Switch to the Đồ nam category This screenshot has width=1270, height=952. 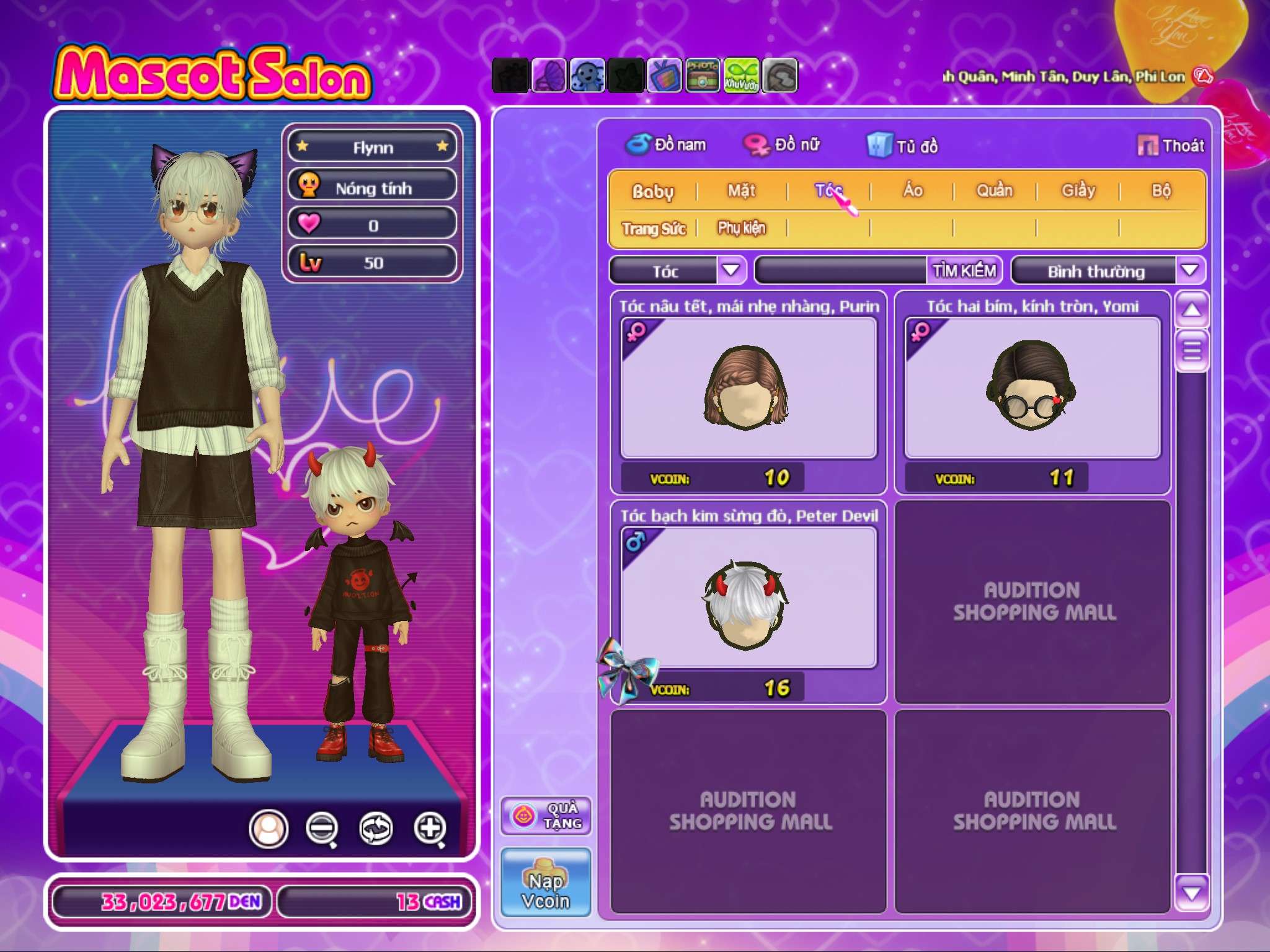tap(667, 145)
